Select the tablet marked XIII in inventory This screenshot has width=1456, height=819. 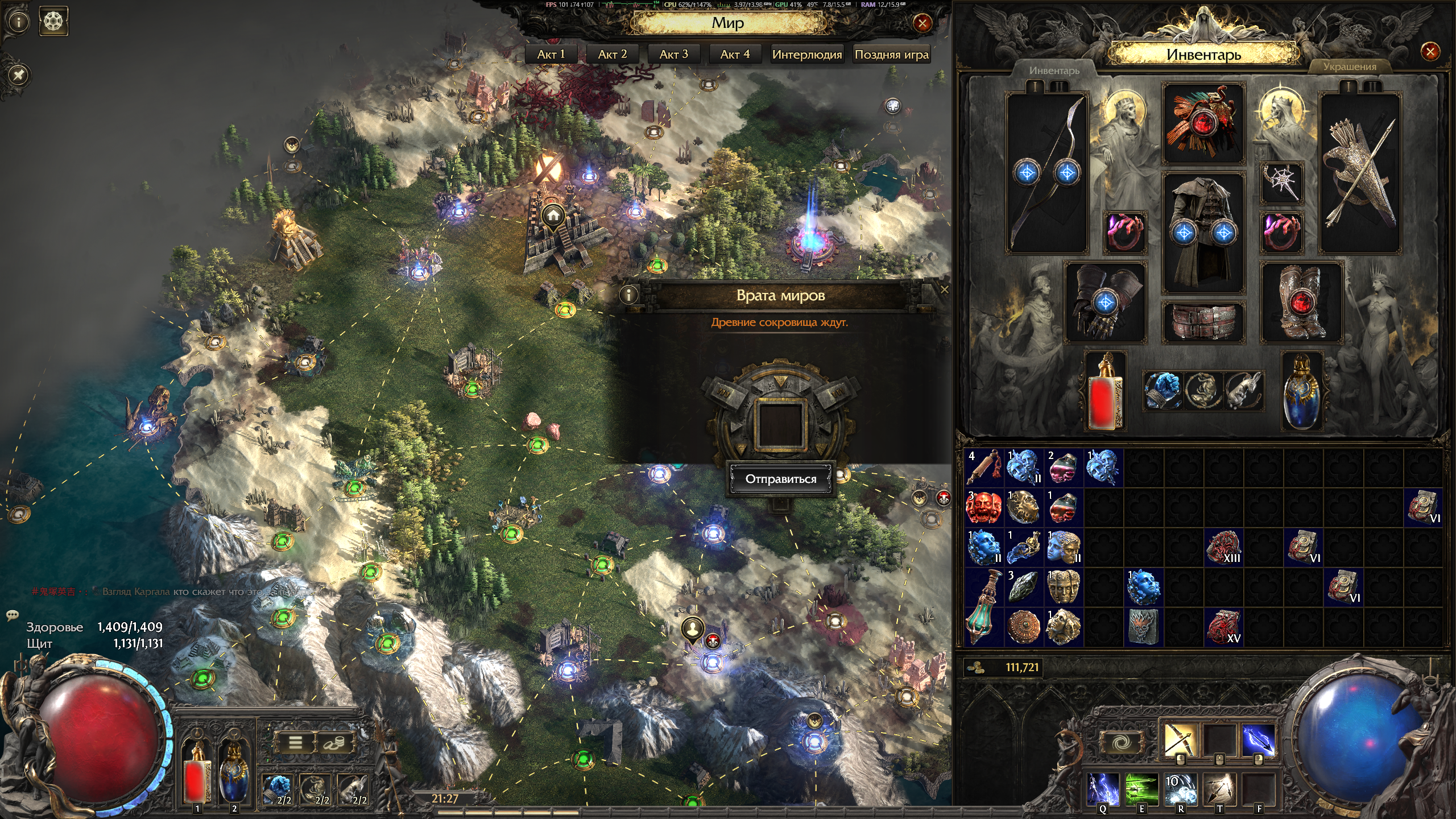1223,548
